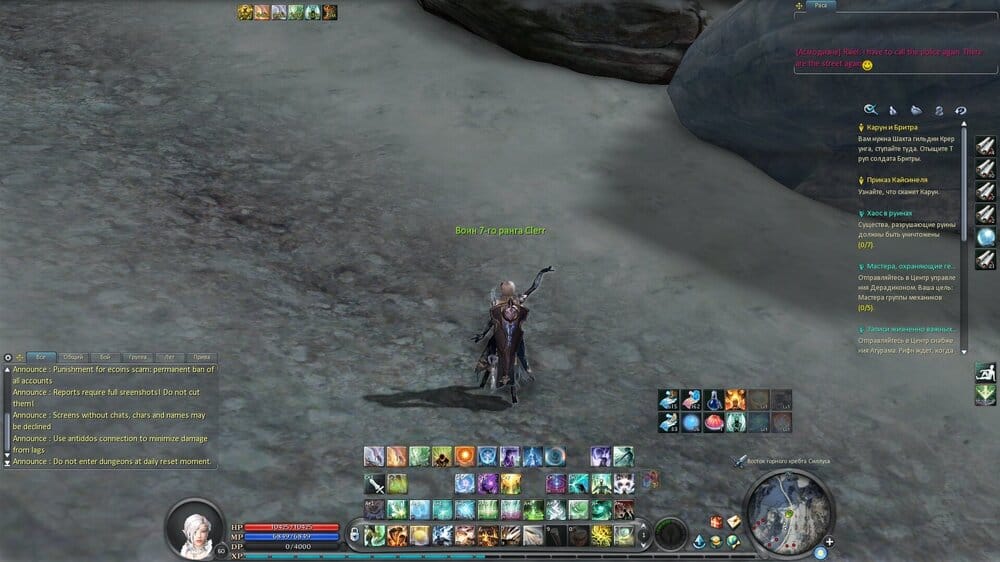Open the red gift box icon
Viewport: 1000px width, 562px height.
coord(716,522)
